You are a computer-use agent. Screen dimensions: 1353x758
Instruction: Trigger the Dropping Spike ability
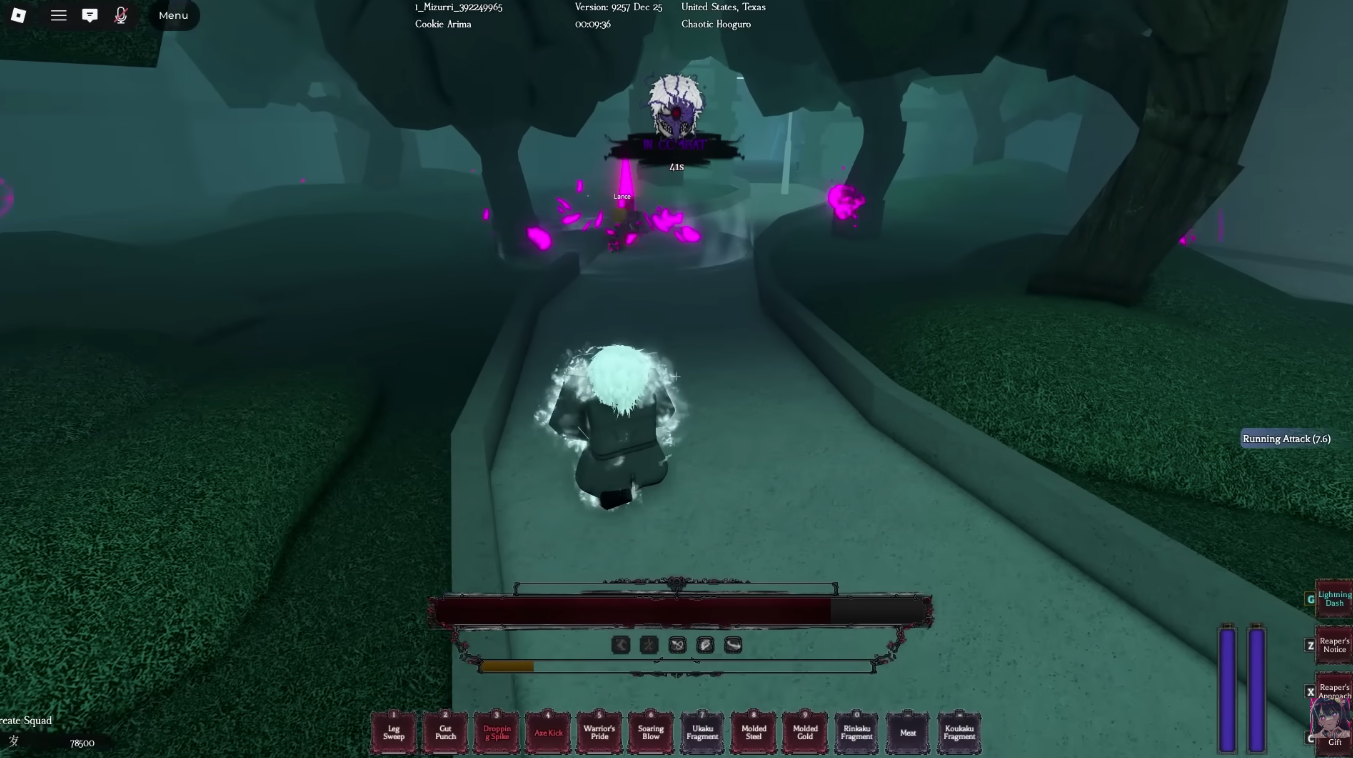pyautogui.click(x=497, y=732)
